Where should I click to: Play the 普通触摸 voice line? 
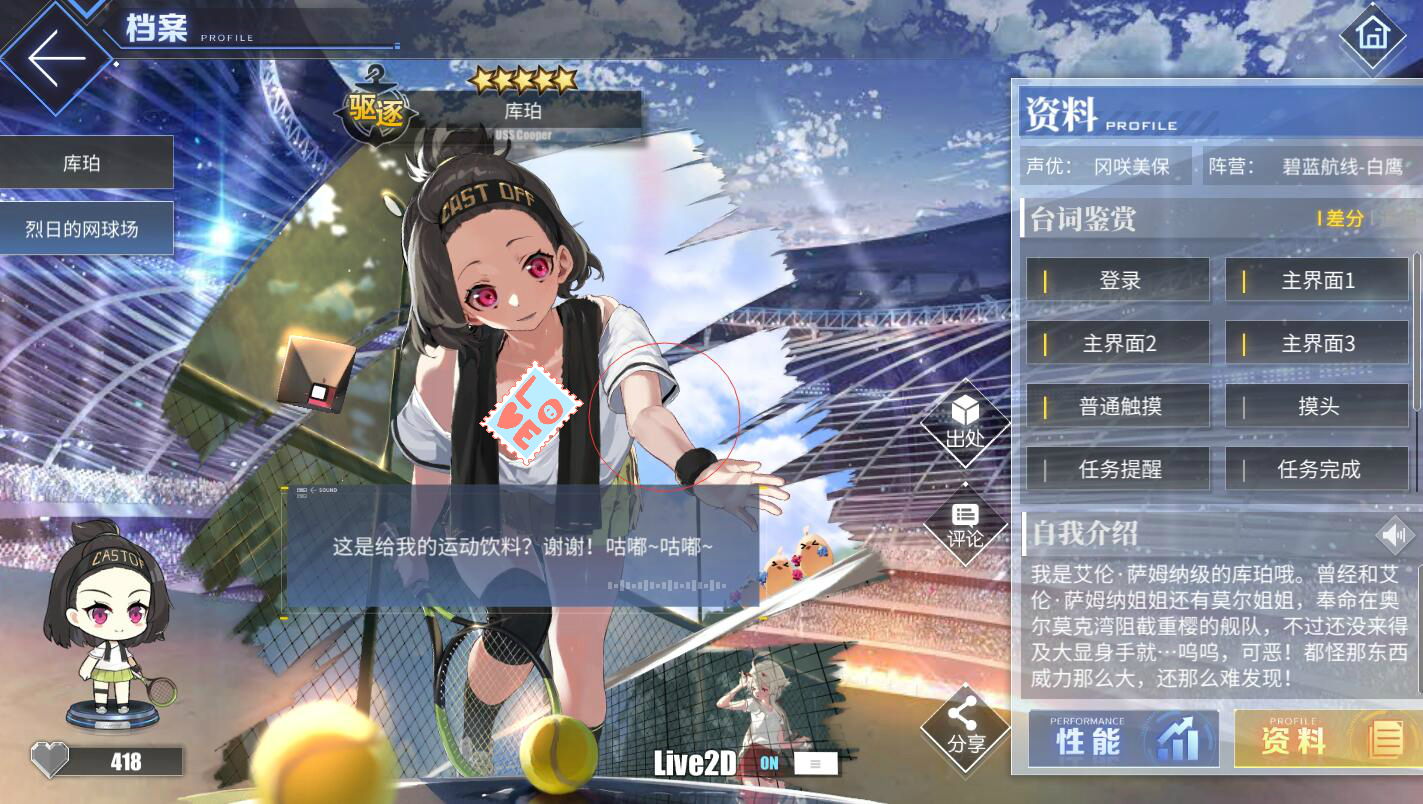point(1118,407)
